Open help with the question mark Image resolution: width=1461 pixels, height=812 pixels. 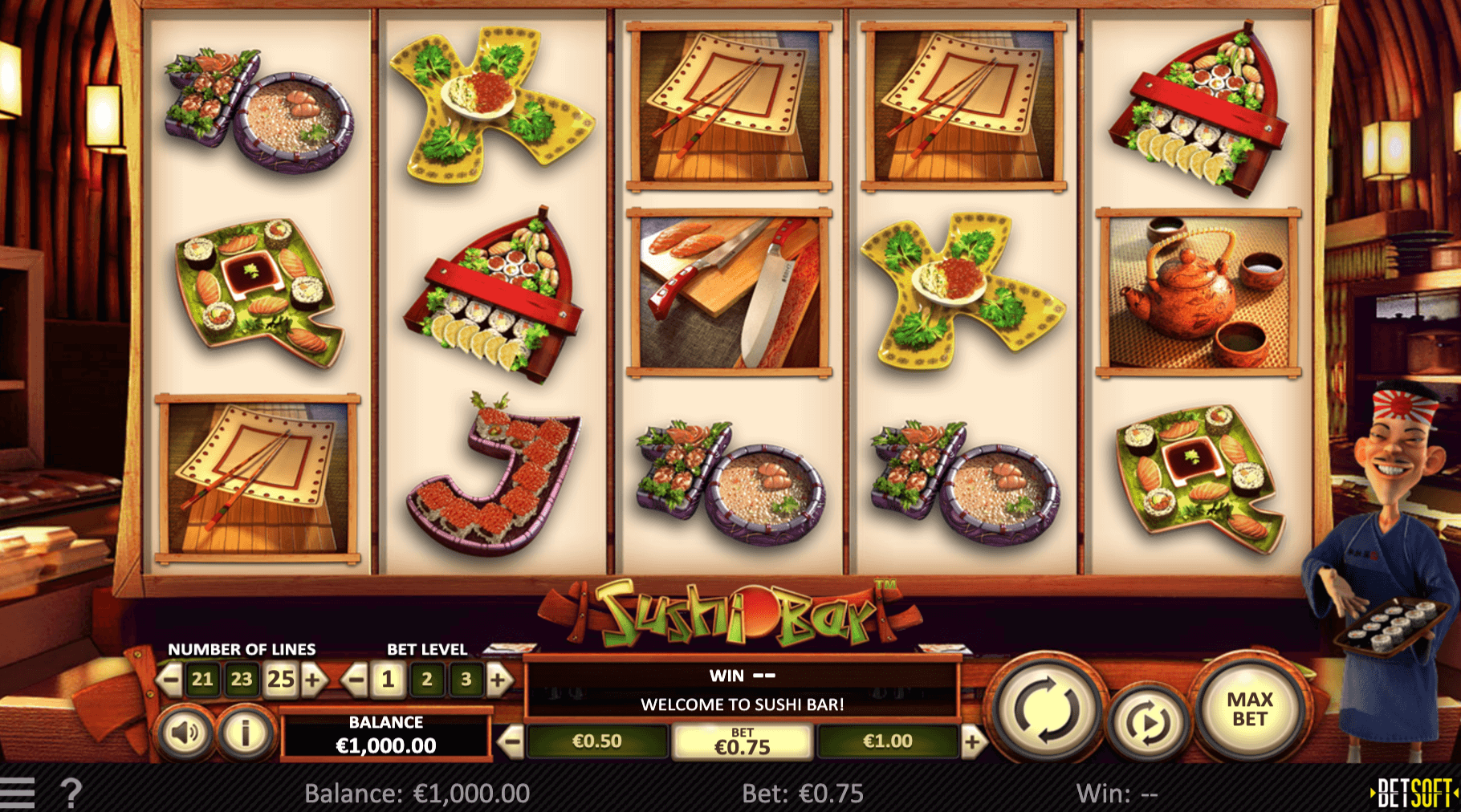[x=71, y=793]
